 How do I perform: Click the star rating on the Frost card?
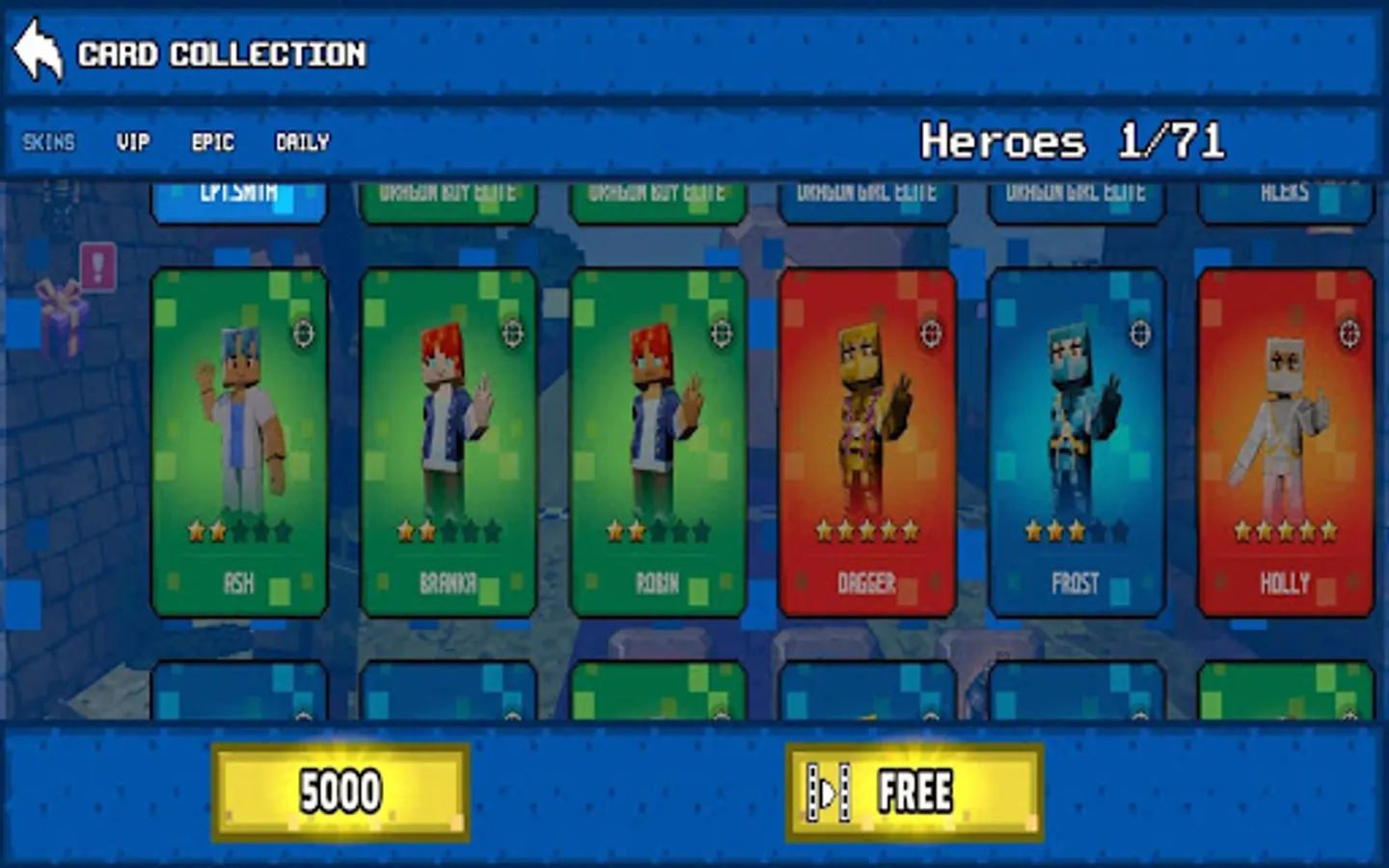click(x=1076, y=529)
